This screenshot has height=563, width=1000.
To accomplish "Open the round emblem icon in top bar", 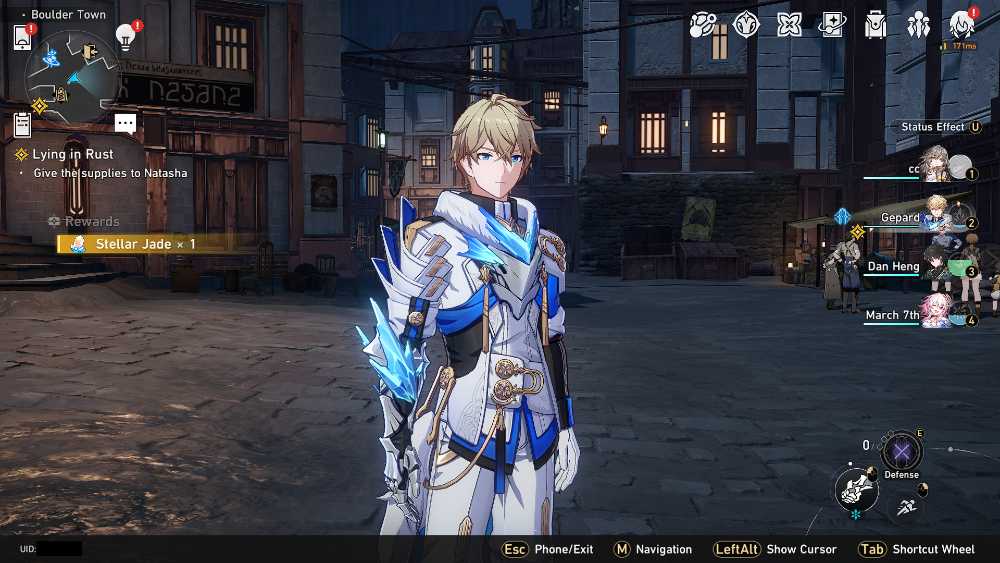I will 746,25.
